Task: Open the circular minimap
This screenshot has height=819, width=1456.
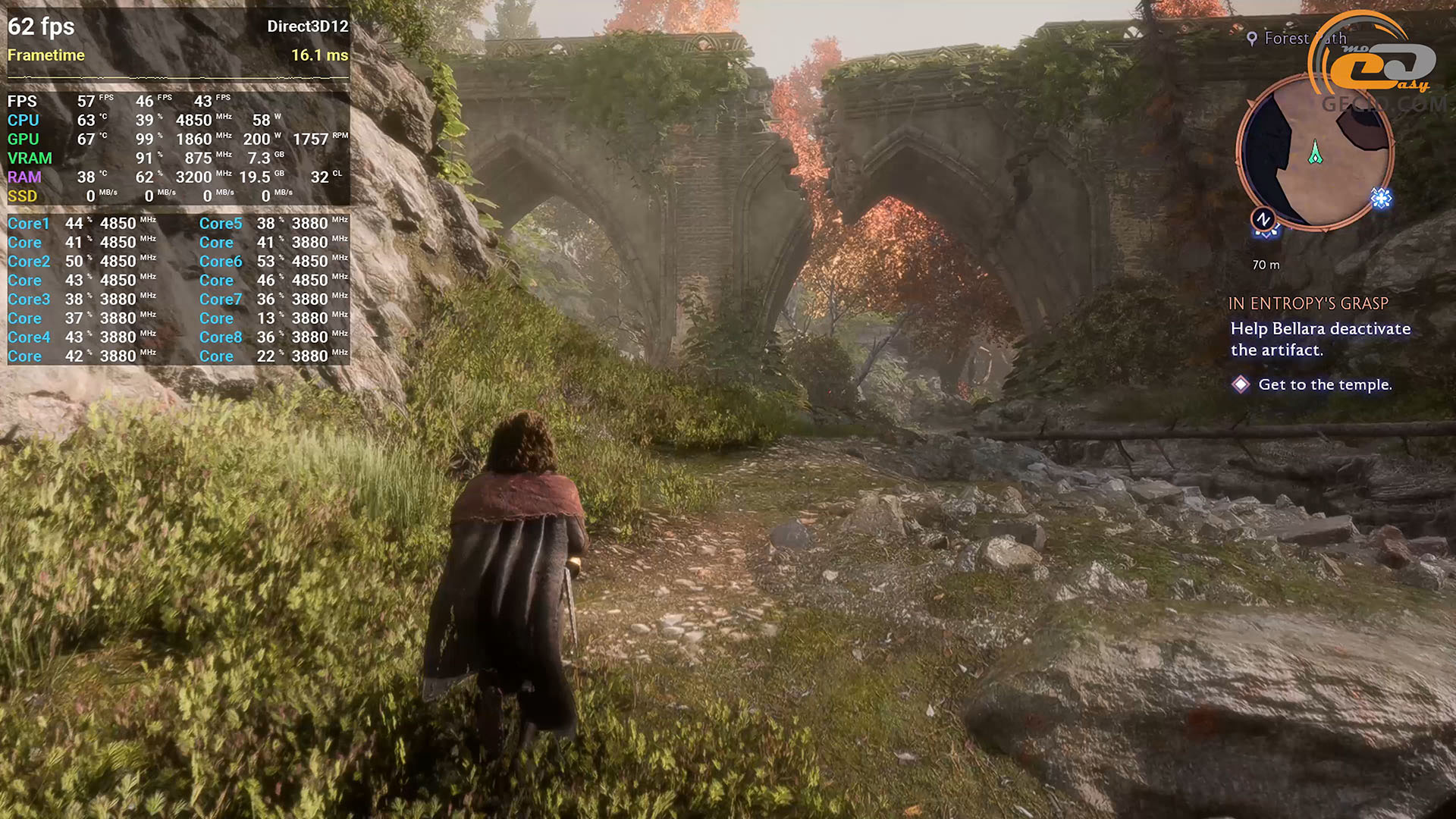Action: click(x=1316, y=152)
